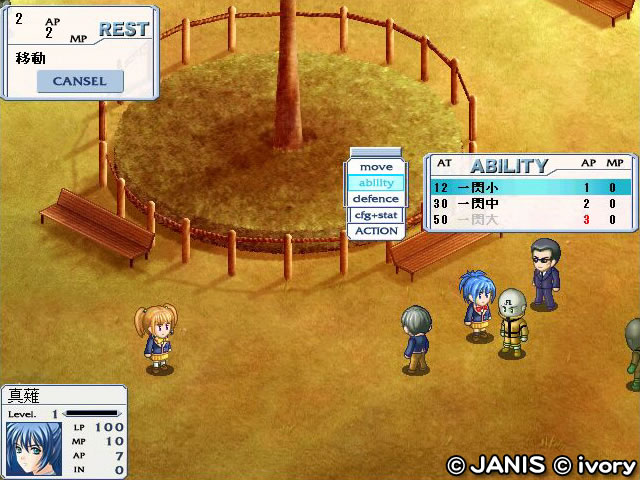640x480 pixels.
Task: Select the 一閃小 ability row
Action: tap(530, 187)
